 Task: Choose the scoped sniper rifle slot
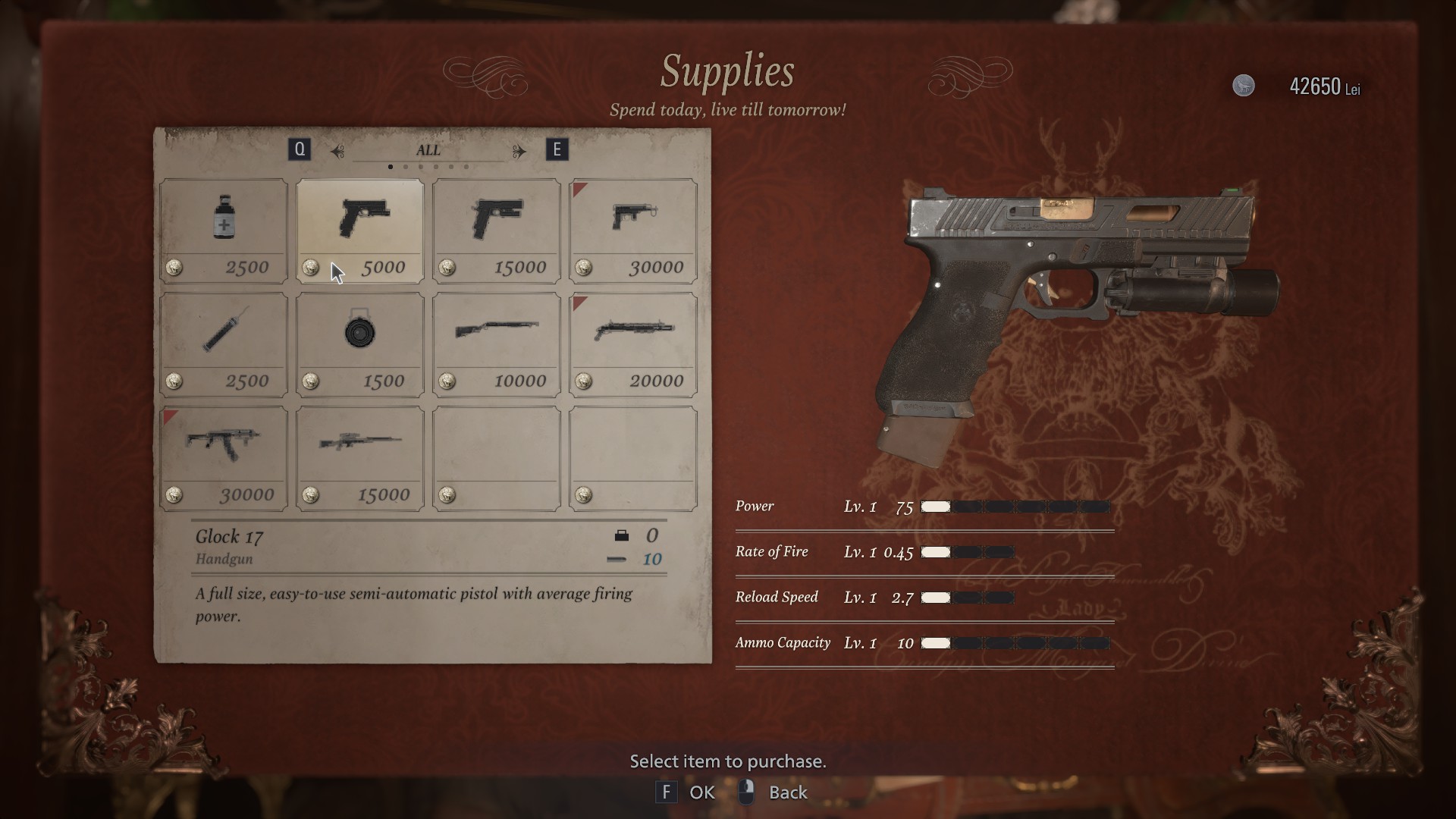360,458
